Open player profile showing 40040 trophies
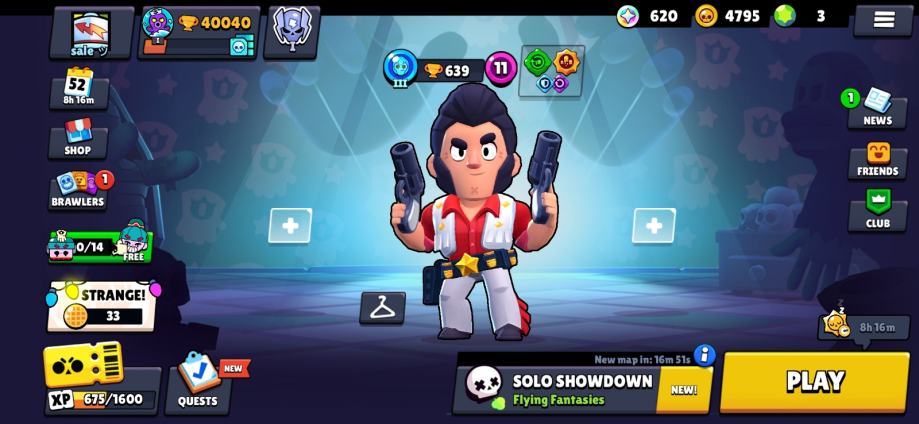This screenshot has width=919, height=424. pyautogui.click(x=198, y=32)
